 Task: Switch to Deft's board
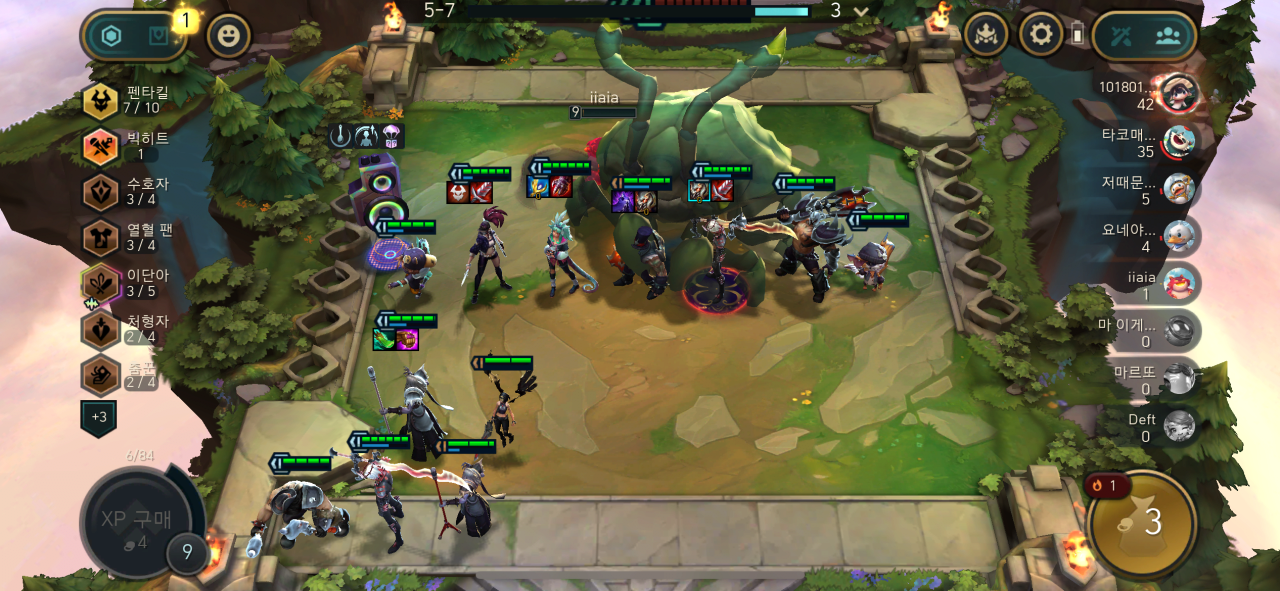click(x=1180, y=426)
